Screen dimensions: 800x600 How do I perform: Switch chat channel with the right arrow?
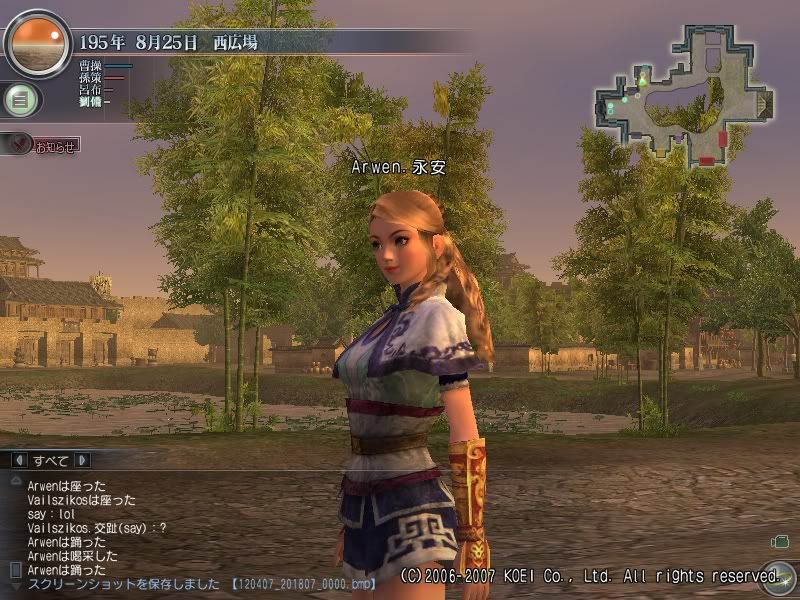click(x=83, y=461)
